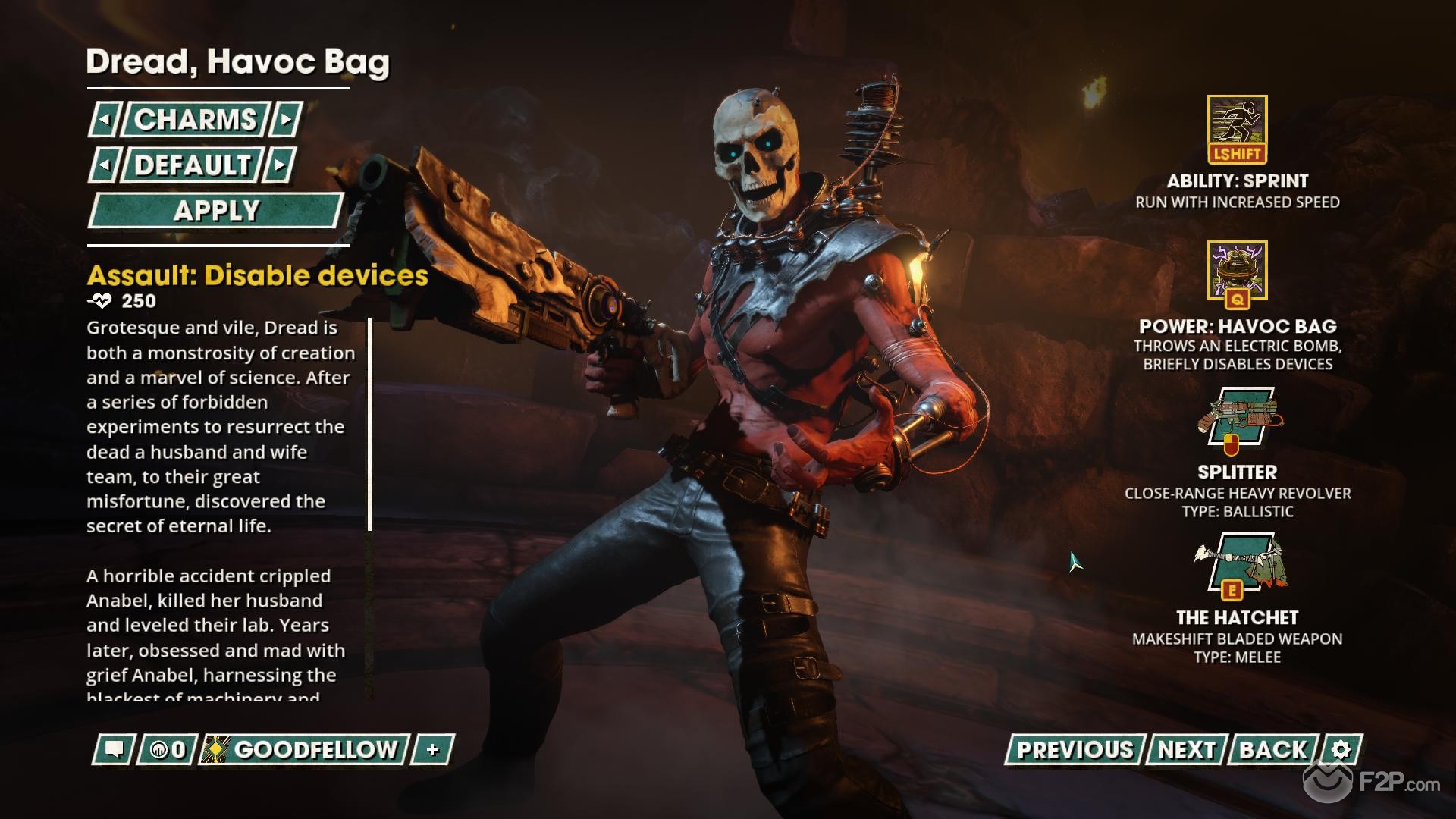Go to the next character

tap(1186, 750)
